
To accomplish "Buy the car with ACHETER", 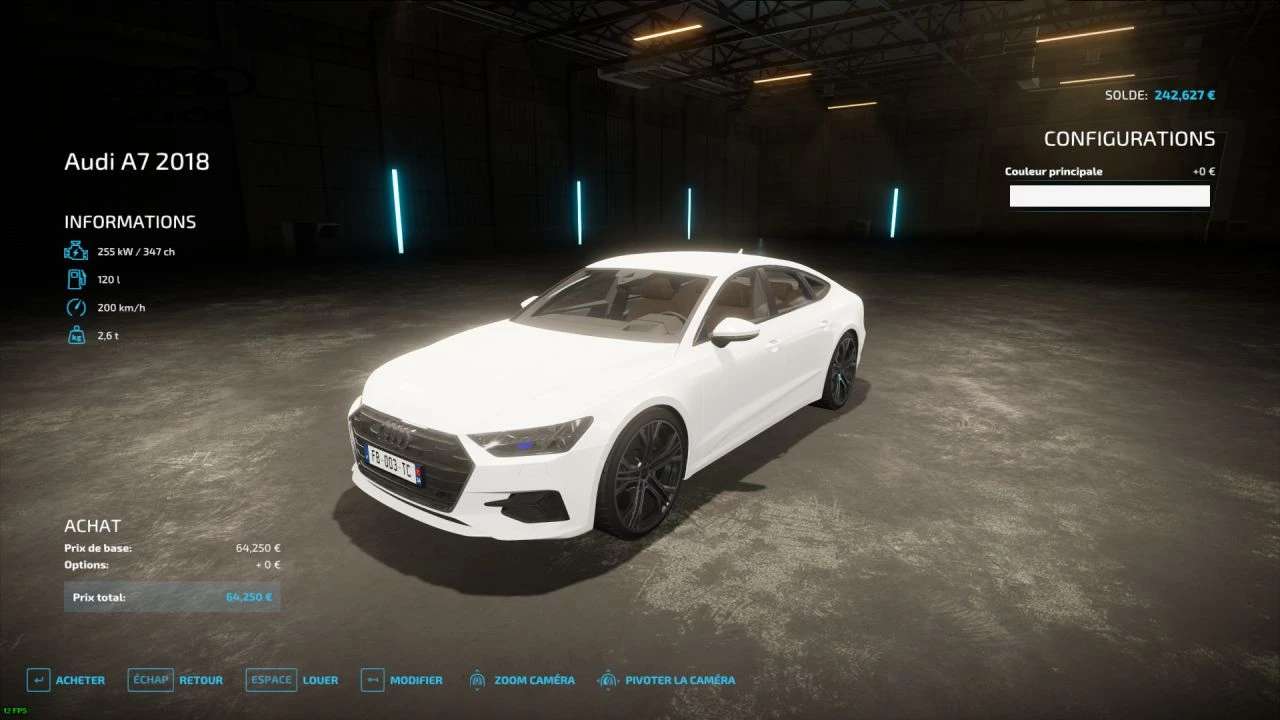I will (67, 680).
